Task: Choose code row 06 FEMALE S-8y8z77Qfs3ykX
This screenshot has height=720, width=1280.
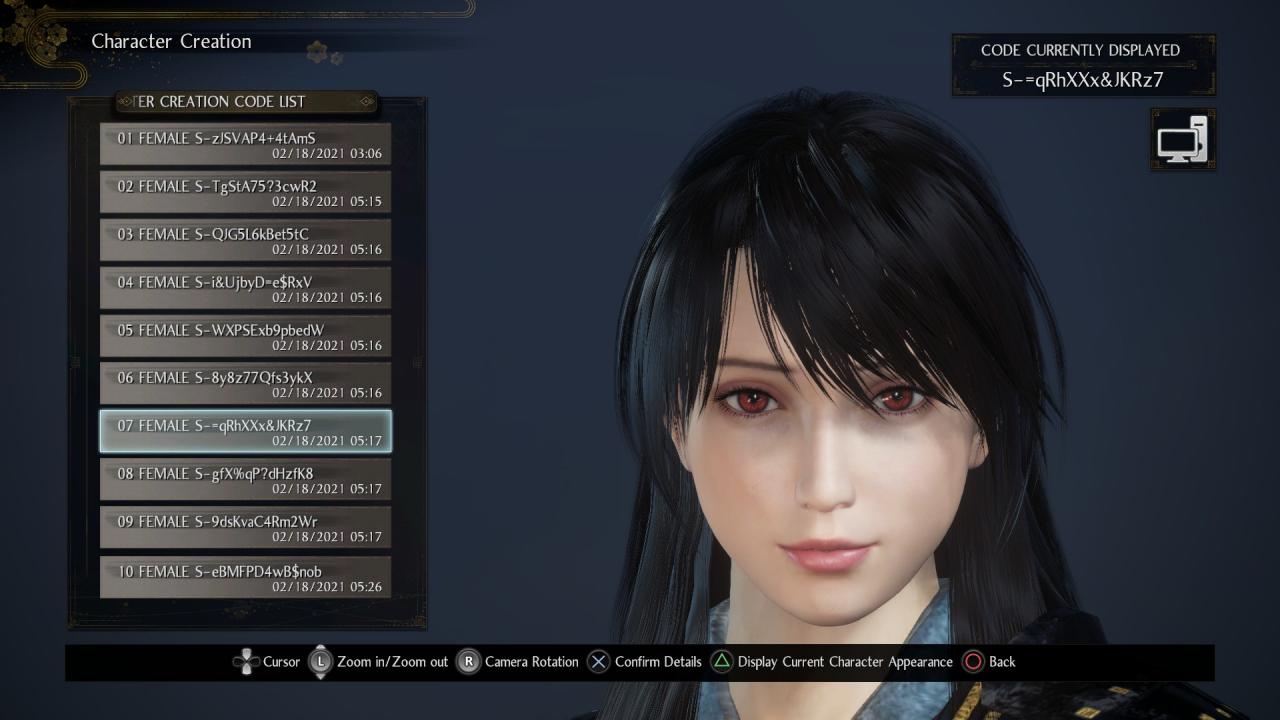Action: pyautogui.click(x=245, y=384)
